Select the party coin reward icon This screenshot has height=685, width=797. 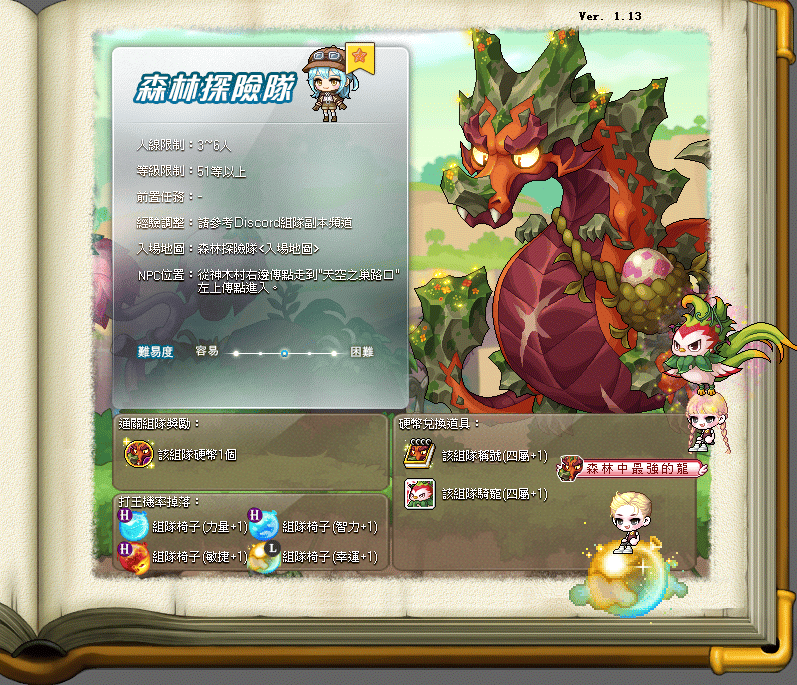[138, 453]
